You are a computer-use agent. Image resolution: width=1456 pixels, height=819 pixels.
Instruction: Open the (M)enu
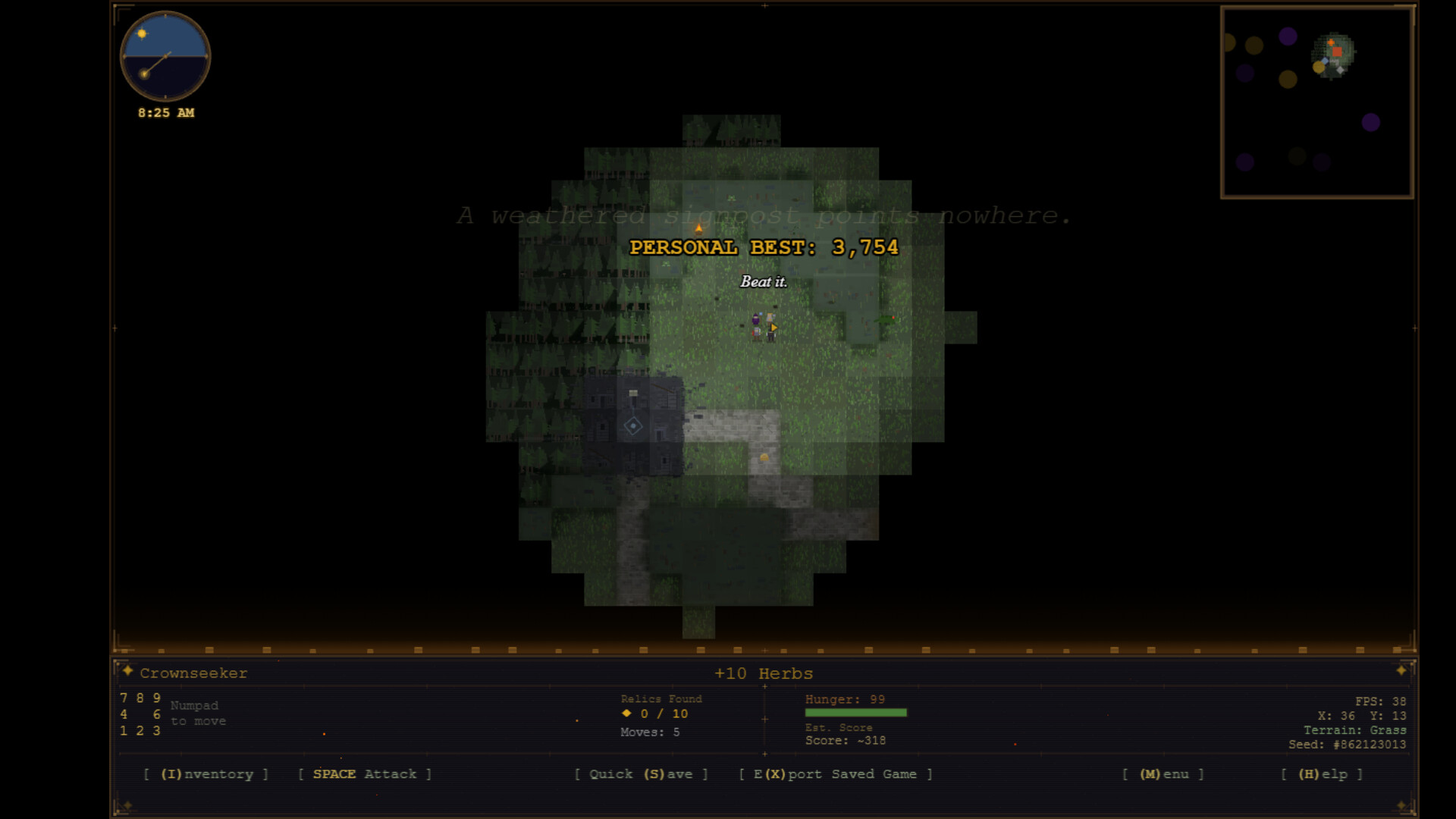pyautogui.click(x=1163, y=774)
